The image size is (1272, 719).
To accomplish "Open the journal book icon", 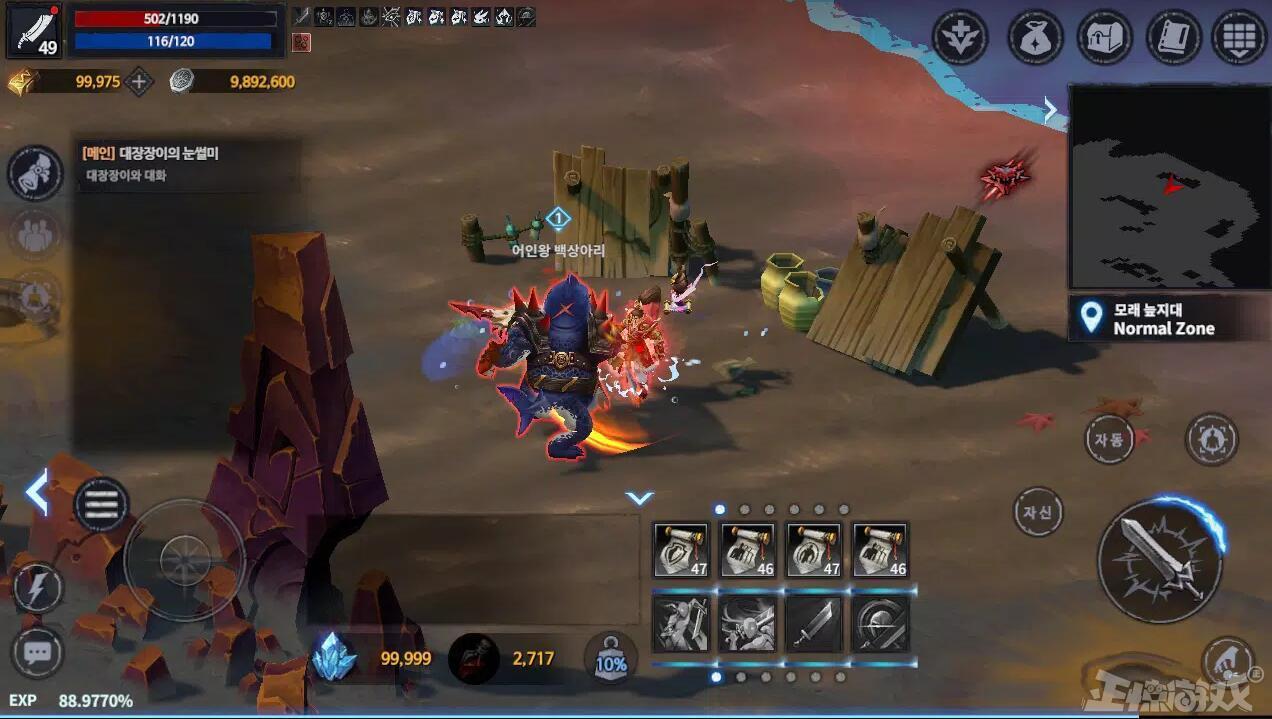I will point(1173,38).
